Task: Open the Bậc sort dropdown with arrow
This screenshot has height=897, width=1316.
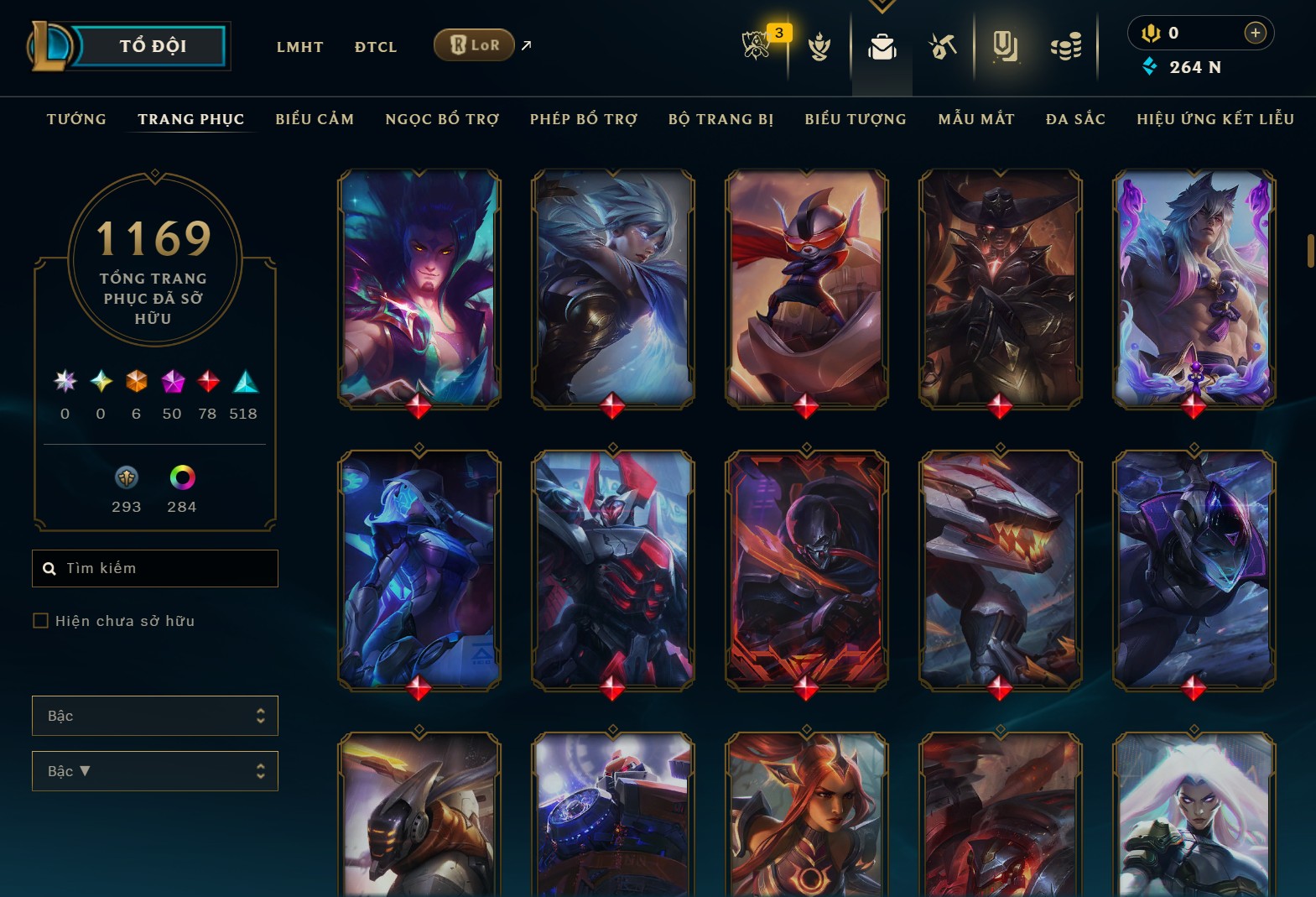Action: click(x=155, y=771)
